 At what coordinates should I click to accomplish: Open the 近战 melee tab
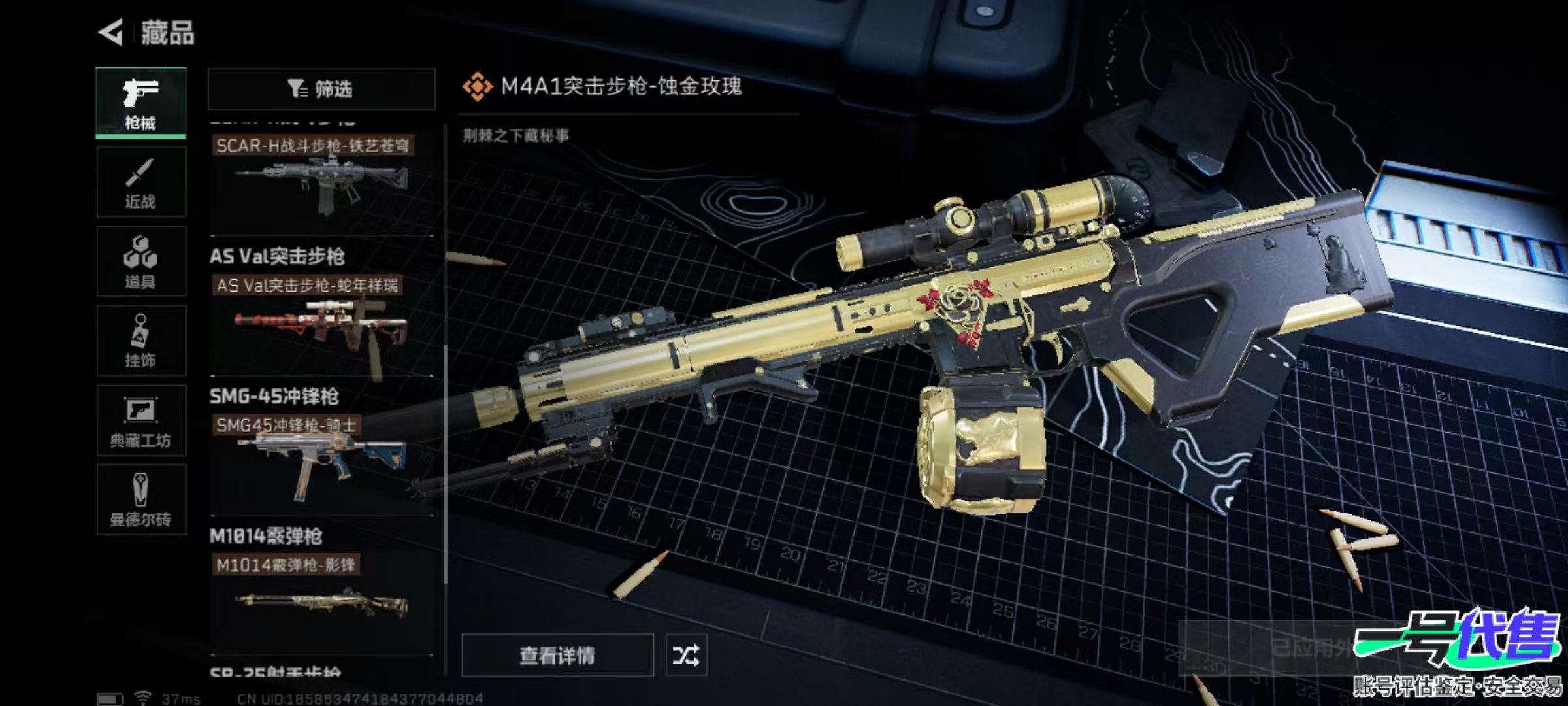click(x=140, y=182)
